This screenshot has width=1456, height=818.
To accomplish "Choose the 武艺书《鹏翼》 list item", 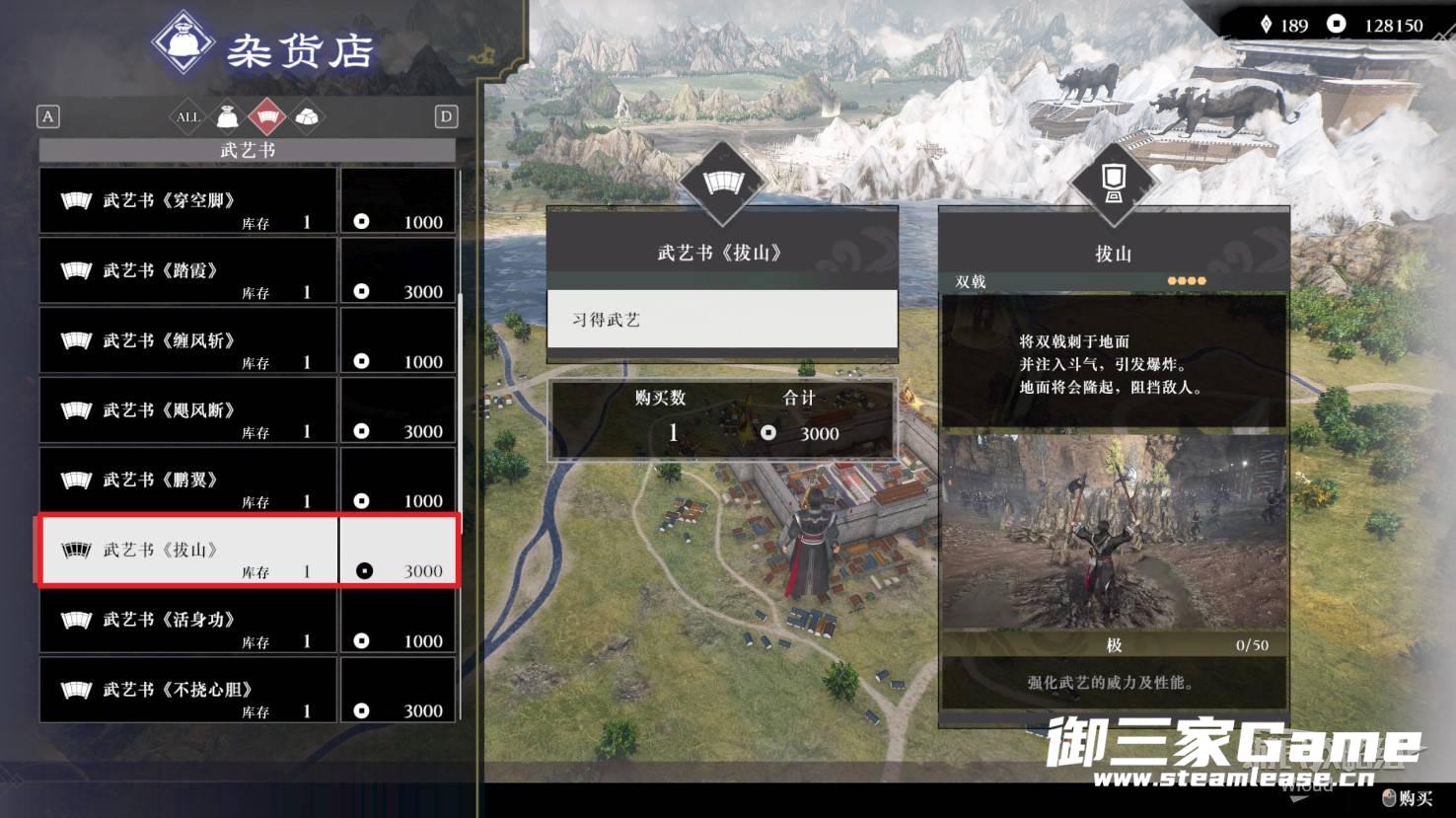I will 247,481.
